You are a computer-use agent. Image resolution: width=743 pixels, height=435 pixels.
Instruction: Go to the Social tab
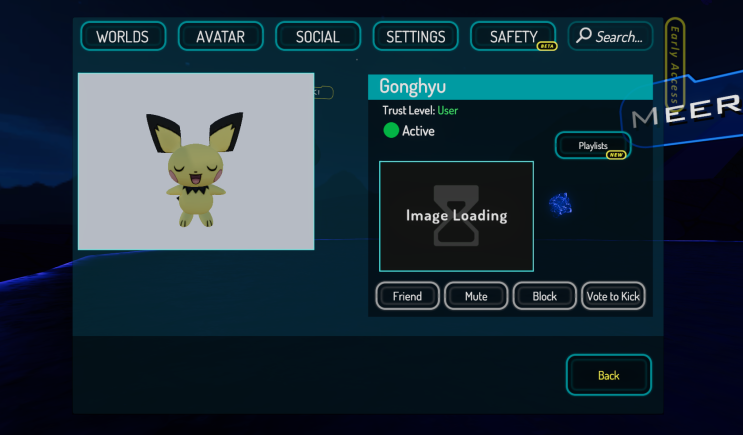coord(317,37)
